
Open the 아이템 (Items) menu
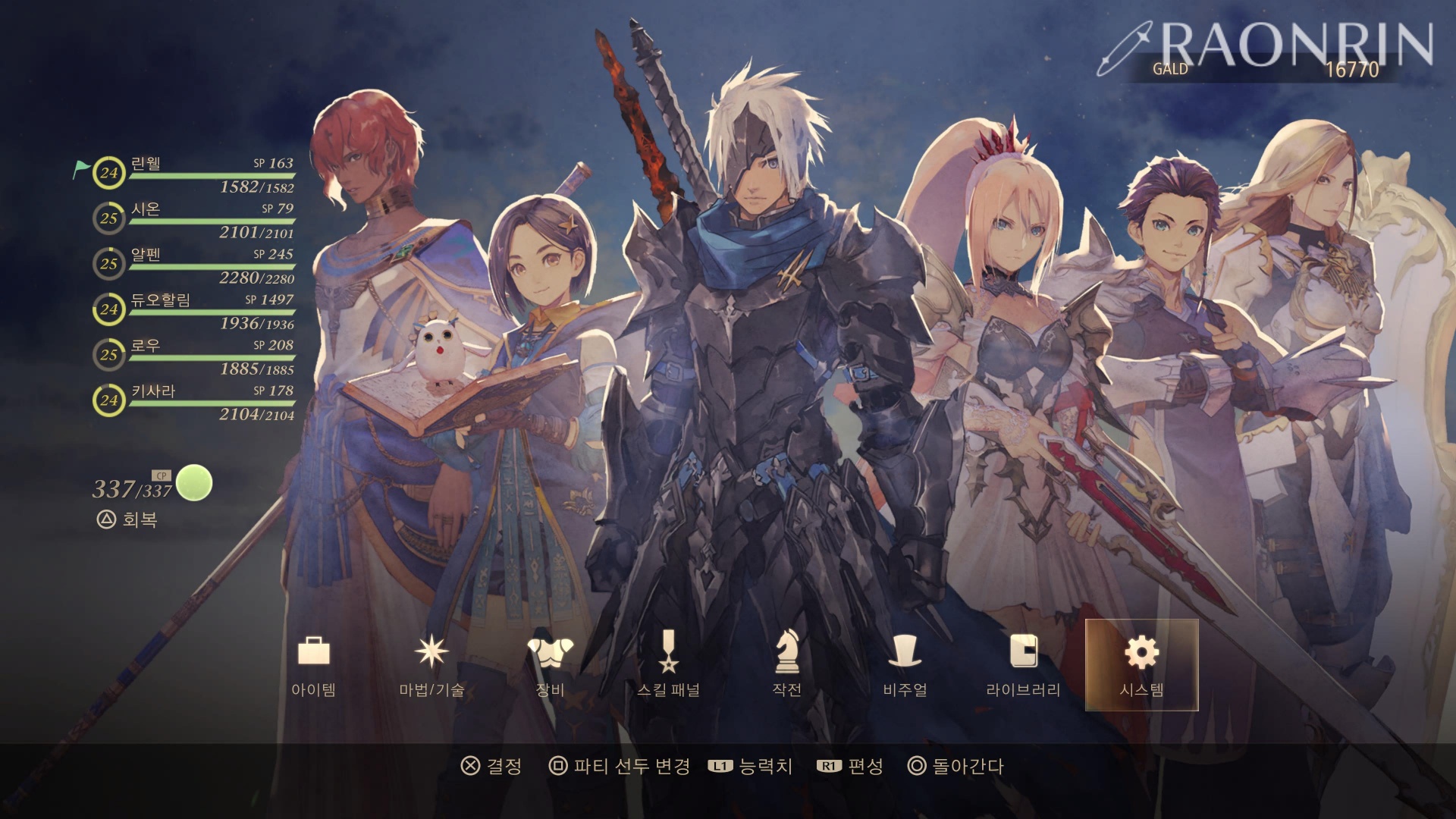[x=313, y=664]
